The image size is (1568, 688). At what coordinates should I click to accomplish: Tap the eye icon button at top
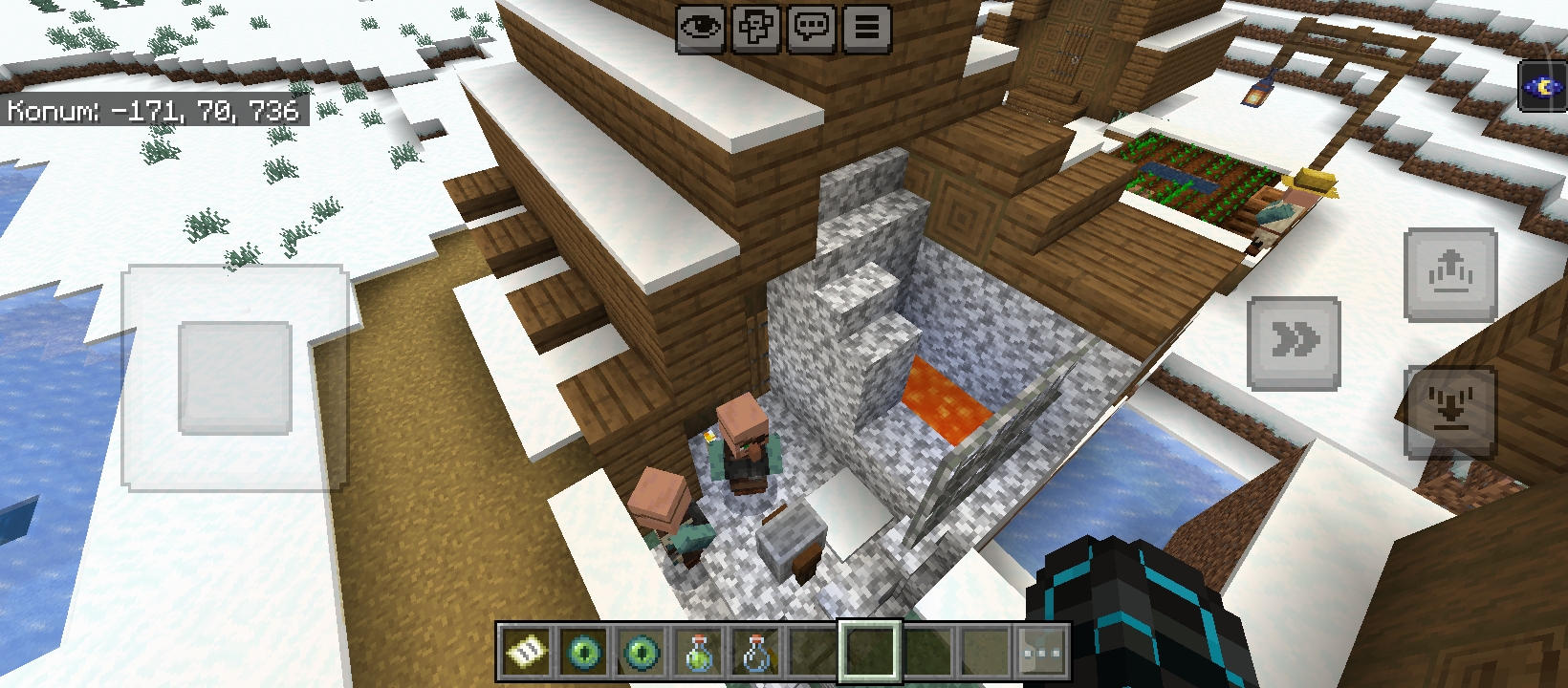click(x=701, y=28)
